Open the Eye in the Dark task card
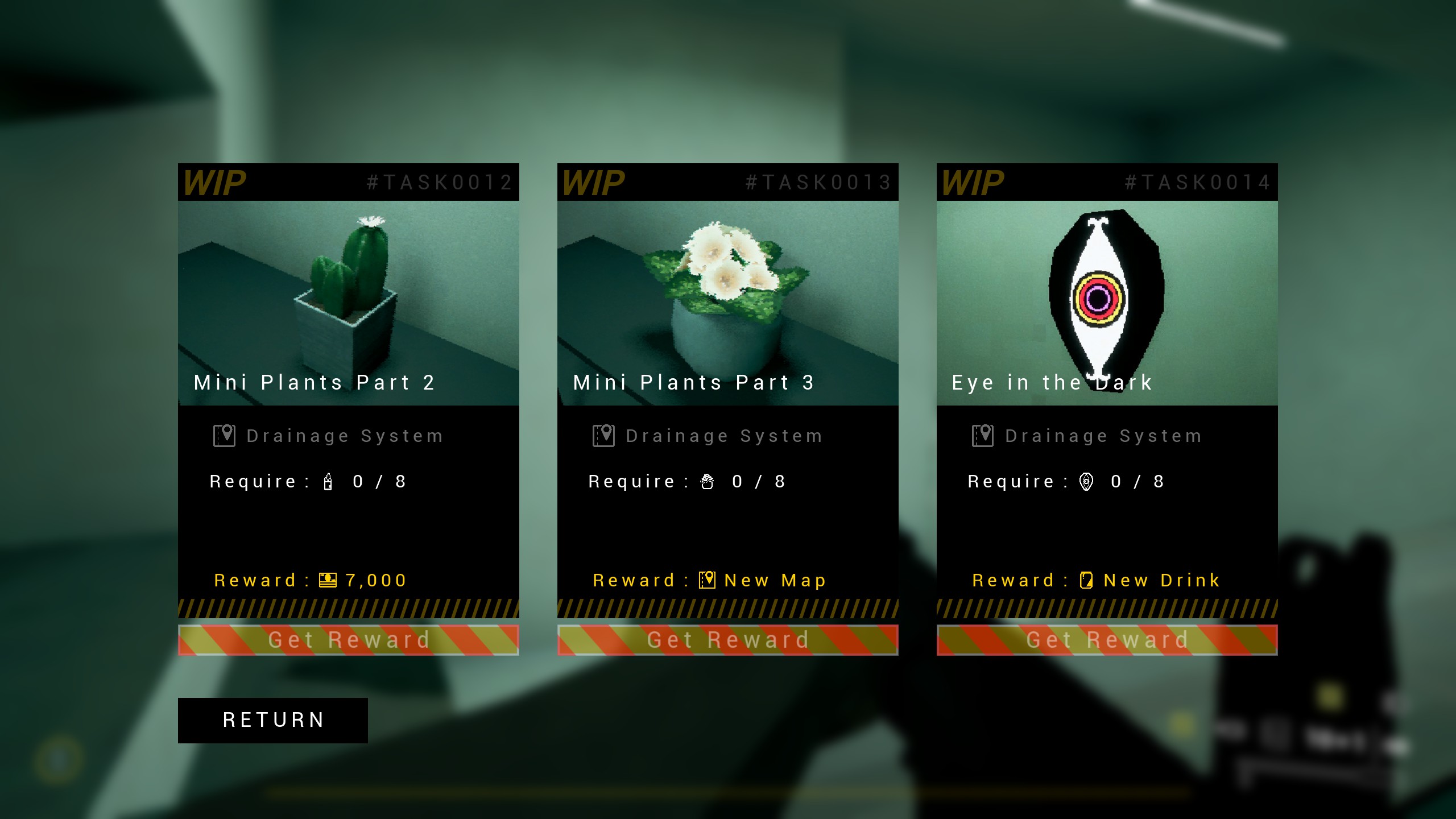1456x819 pixels. point(1107,303)
